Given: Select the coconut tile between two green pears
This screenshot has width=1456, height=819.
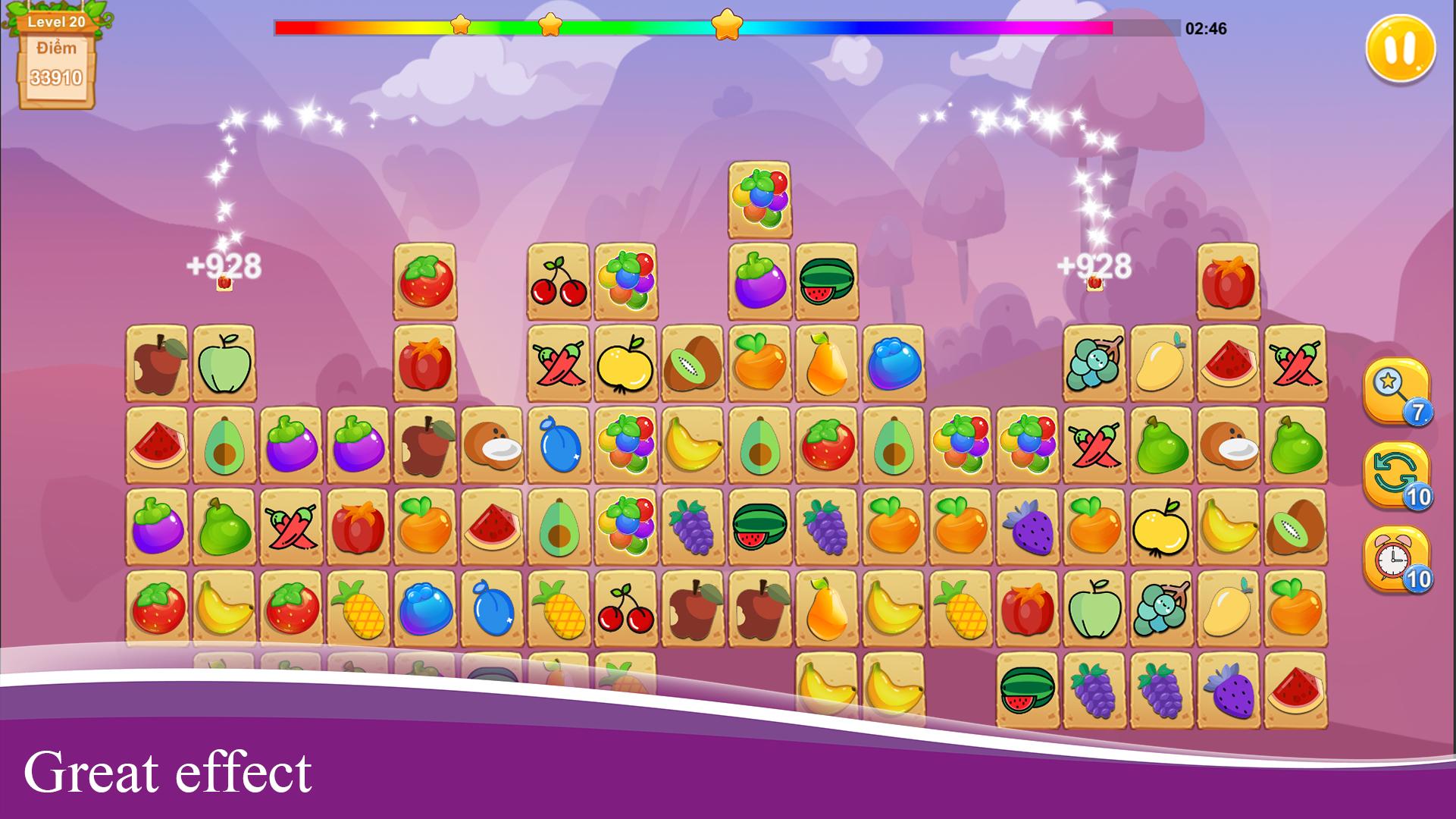Looking at the screenshot, I should 1228,445.
